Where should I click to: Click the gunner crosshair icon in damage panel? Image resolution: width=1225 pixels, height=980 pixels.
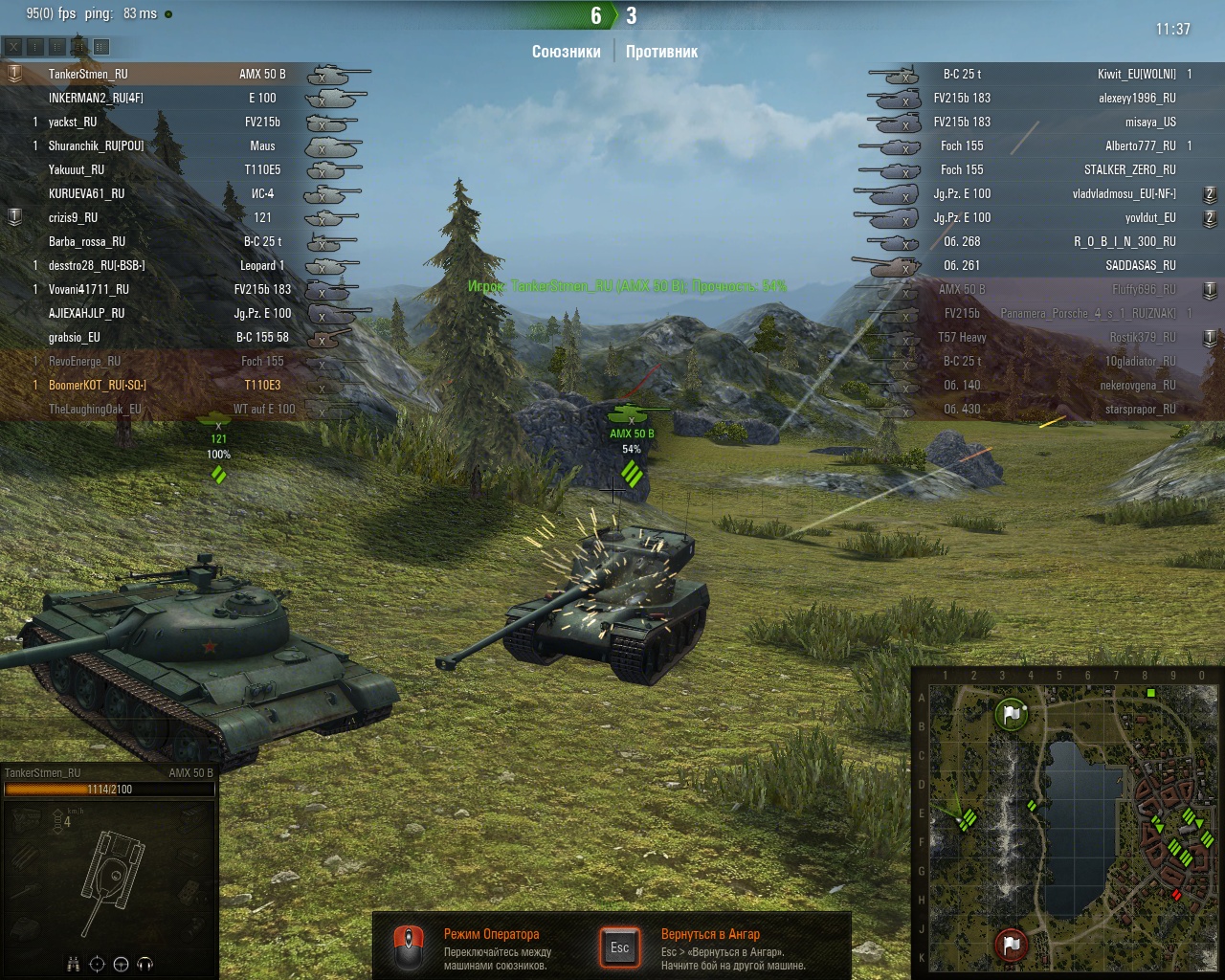[97, 964]
